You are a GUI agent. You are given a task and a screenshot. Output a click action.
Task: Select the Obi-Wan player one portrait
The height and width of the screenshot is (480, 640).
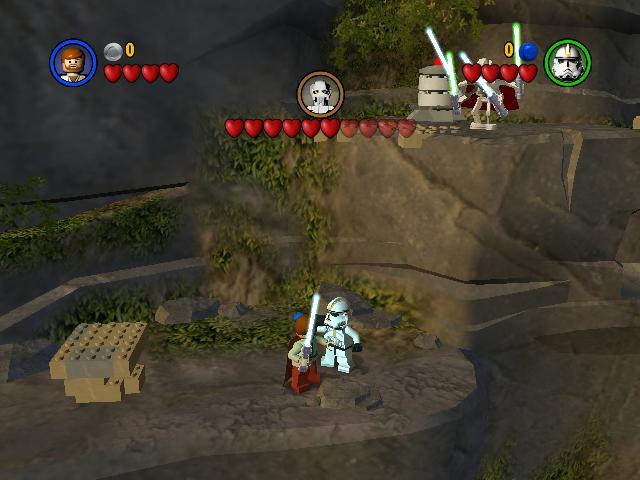[73, 62]
